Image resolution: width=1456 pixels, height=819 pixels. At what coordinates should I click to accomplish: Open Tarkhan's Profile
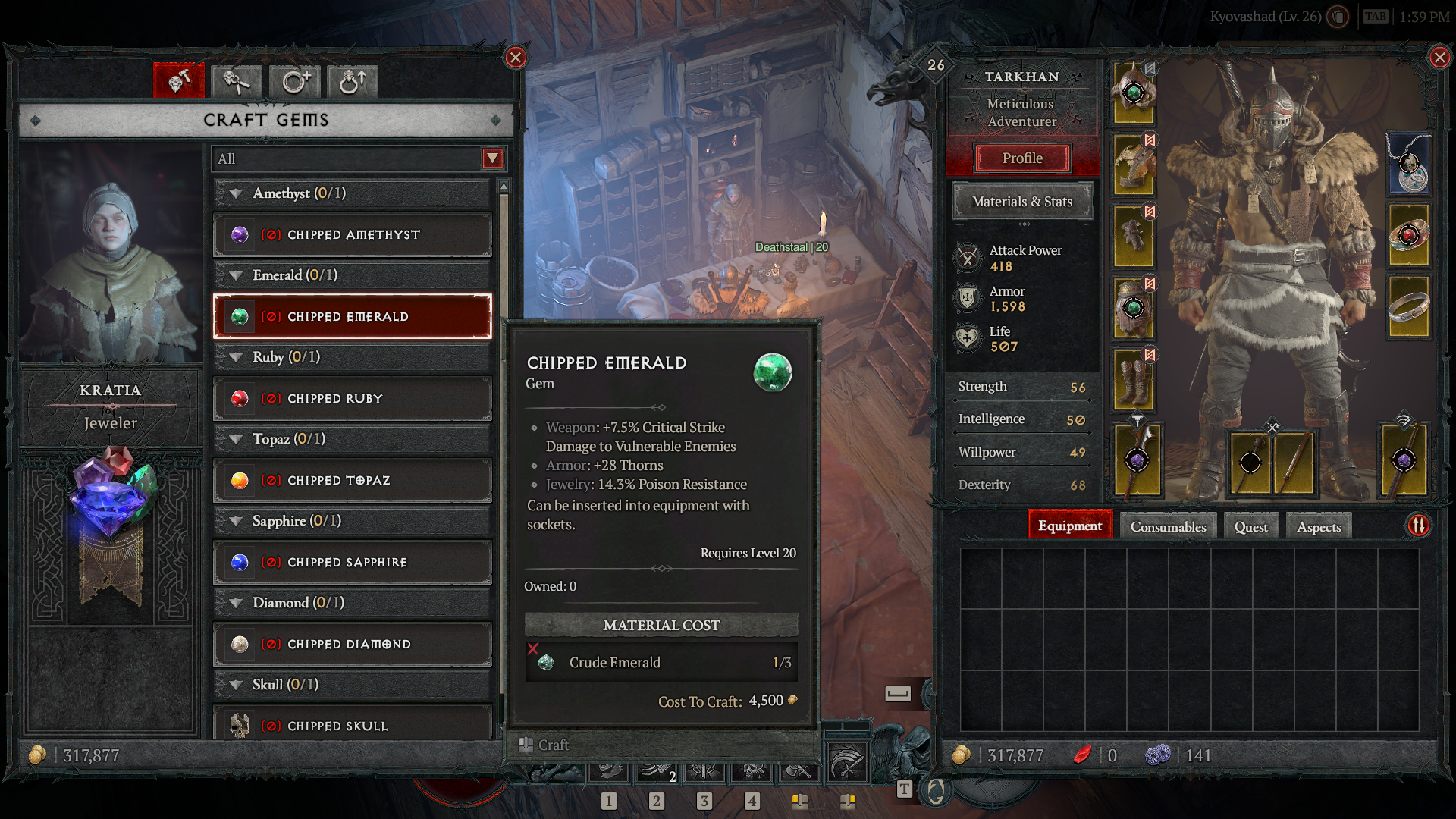click(x=1022, y=158)
